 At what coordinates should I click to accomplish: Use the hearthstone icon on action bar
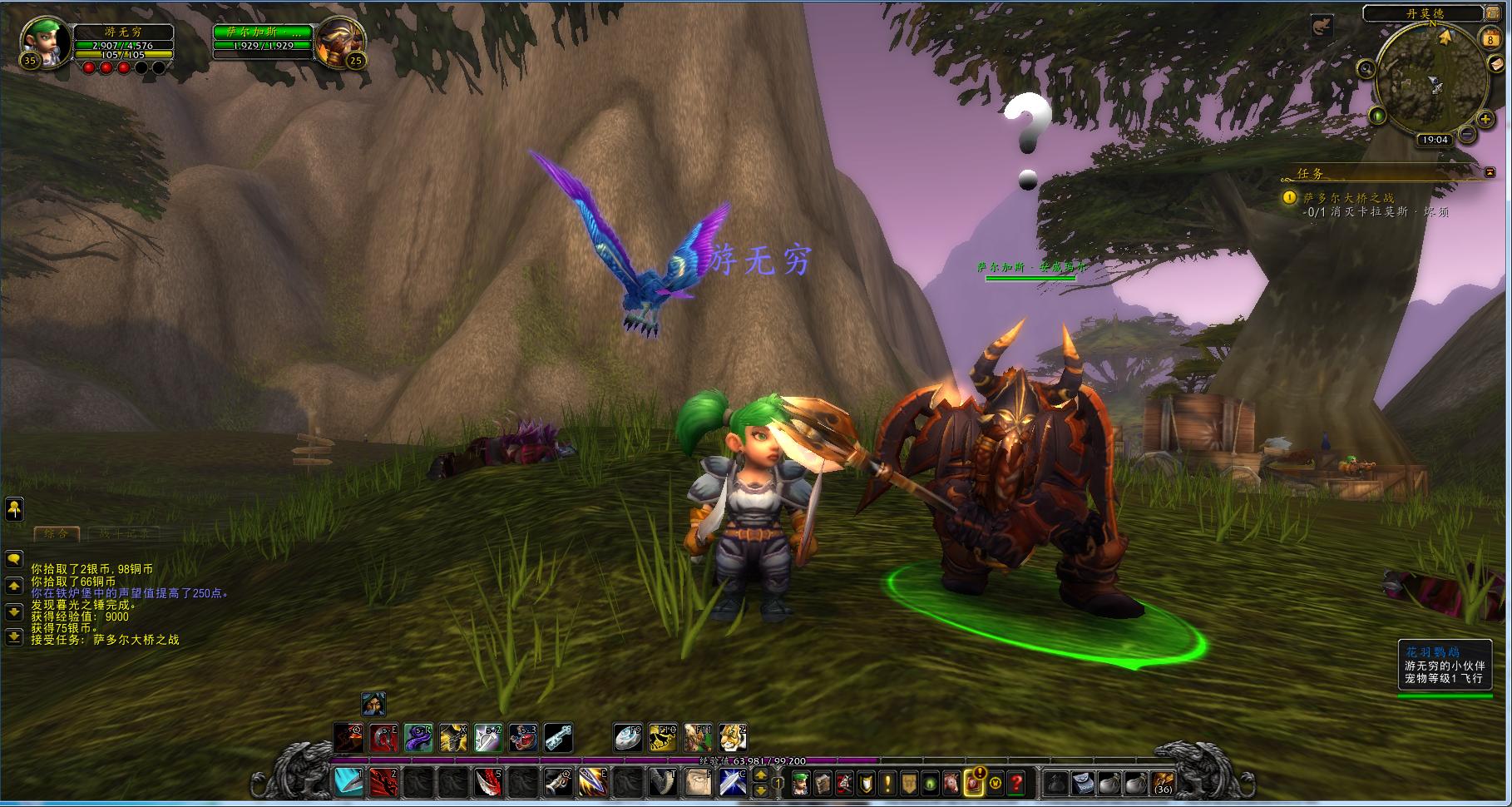pos(628,737)
